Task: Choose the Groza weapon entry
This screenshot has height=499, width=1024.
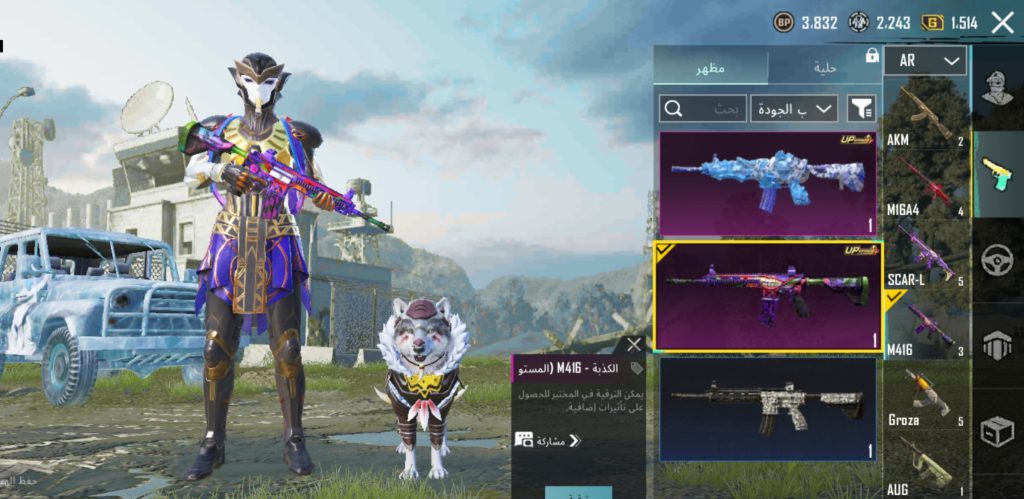Action: click(925, 397)
